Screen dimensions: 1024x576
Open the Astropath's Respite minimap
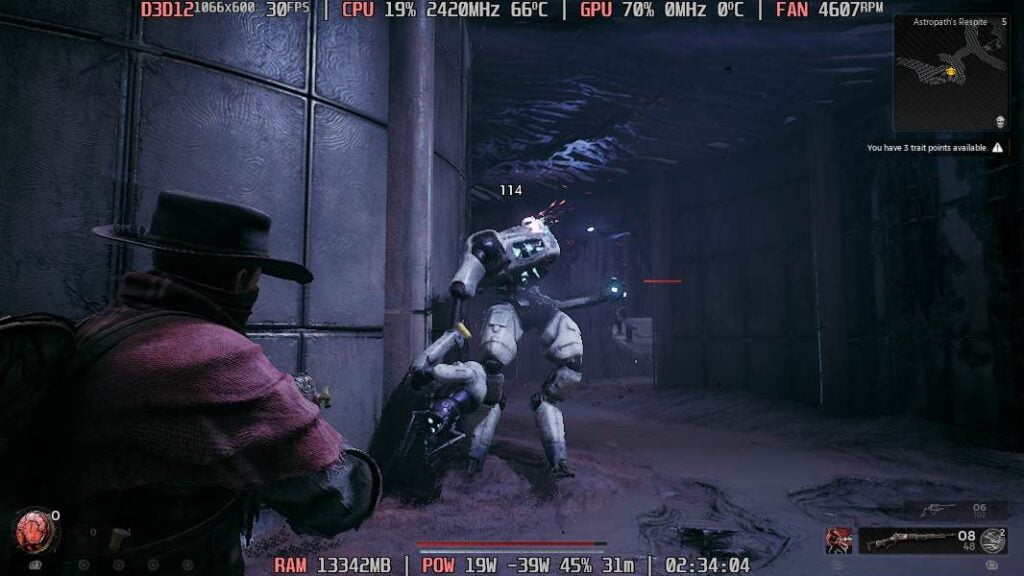tap(950, 70)
